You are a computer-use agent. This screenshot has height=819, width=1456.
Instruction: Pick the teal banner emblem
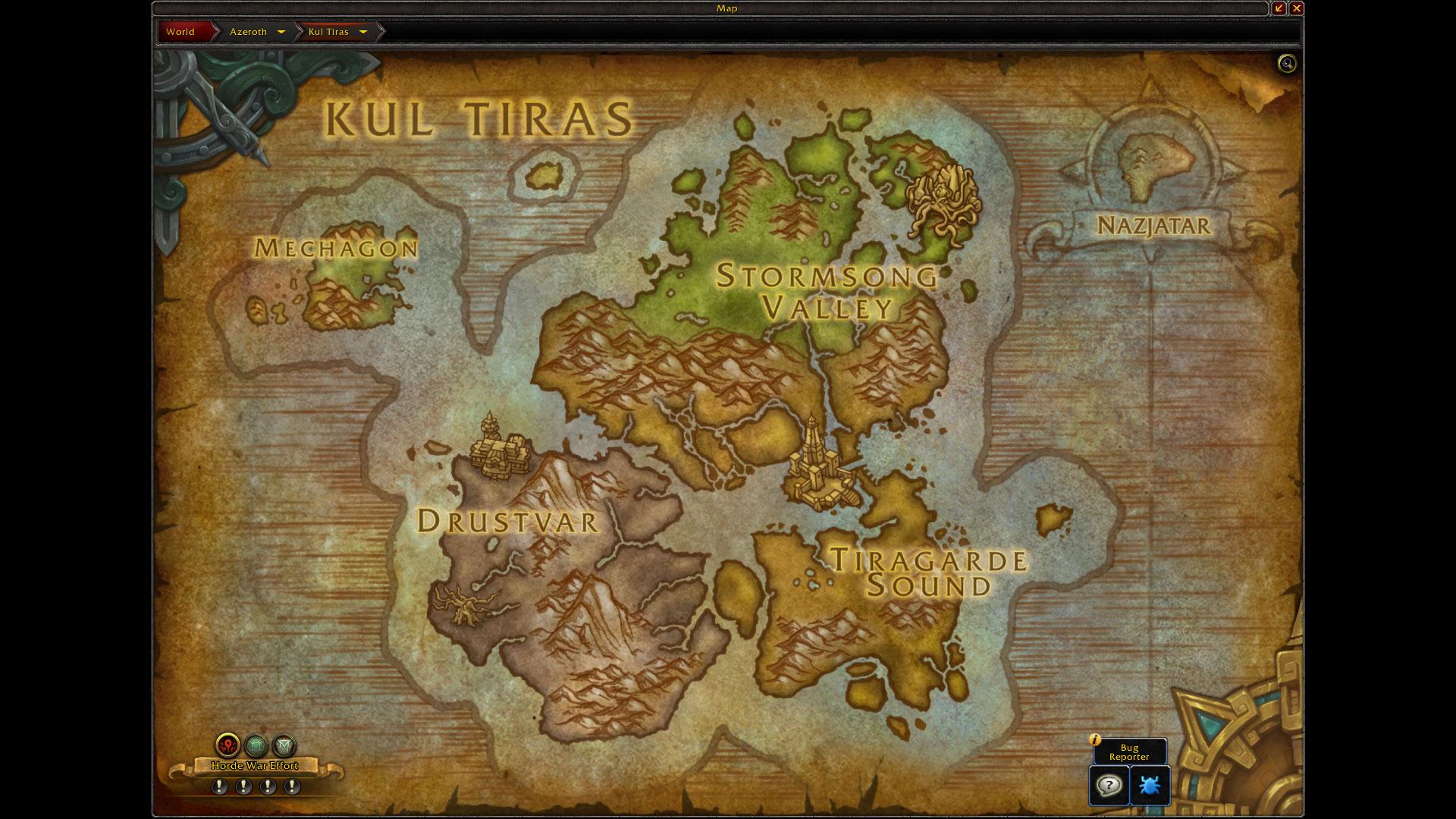tap(284, 745)
